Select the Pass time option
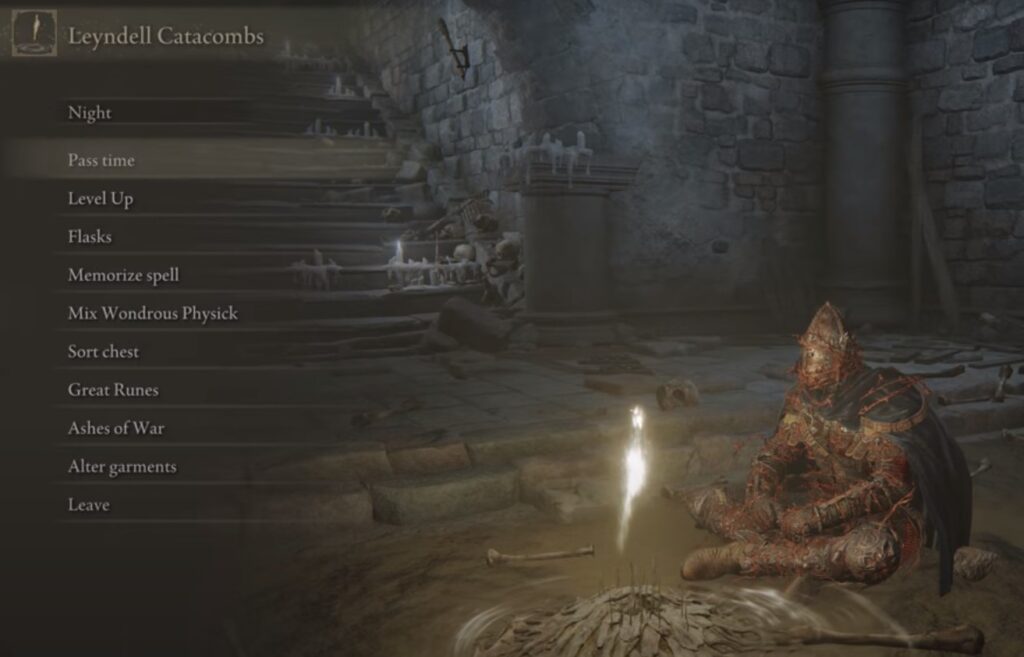 101,160
